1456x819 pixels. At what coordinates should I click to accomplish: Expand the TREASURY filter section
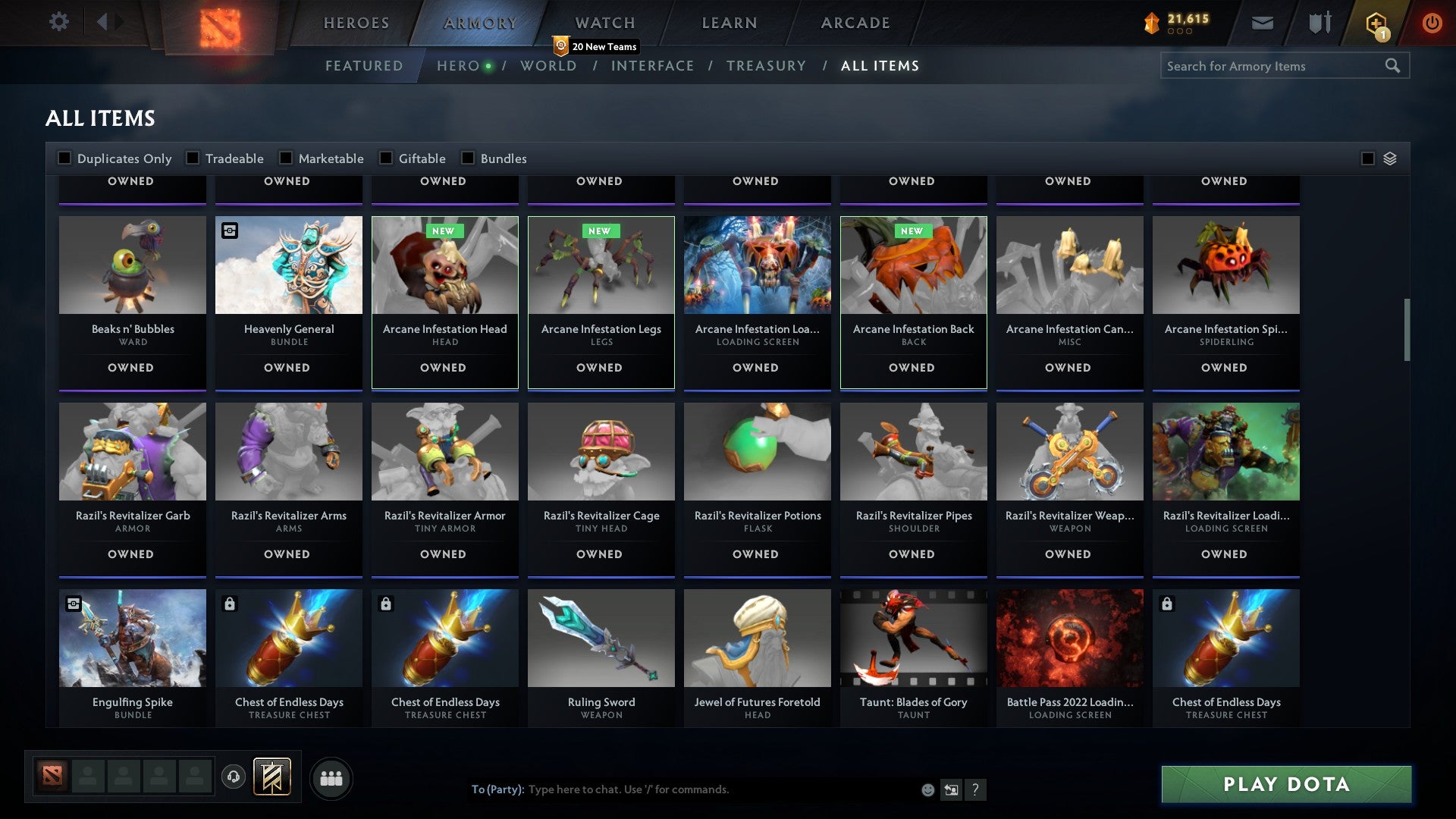(767, 66)
